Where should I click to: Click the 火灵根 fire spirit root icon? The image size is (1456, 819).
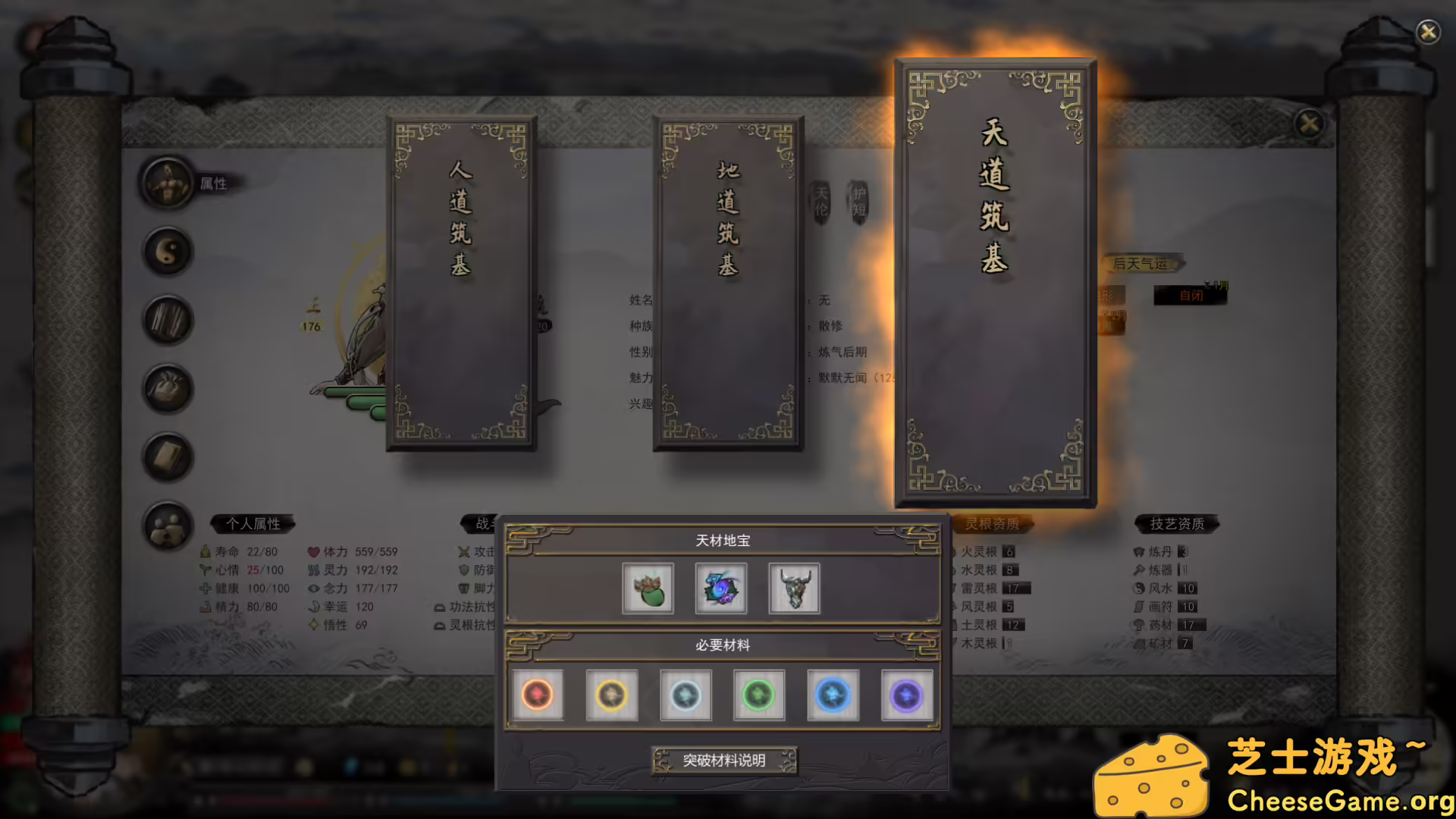coord(955,552)
